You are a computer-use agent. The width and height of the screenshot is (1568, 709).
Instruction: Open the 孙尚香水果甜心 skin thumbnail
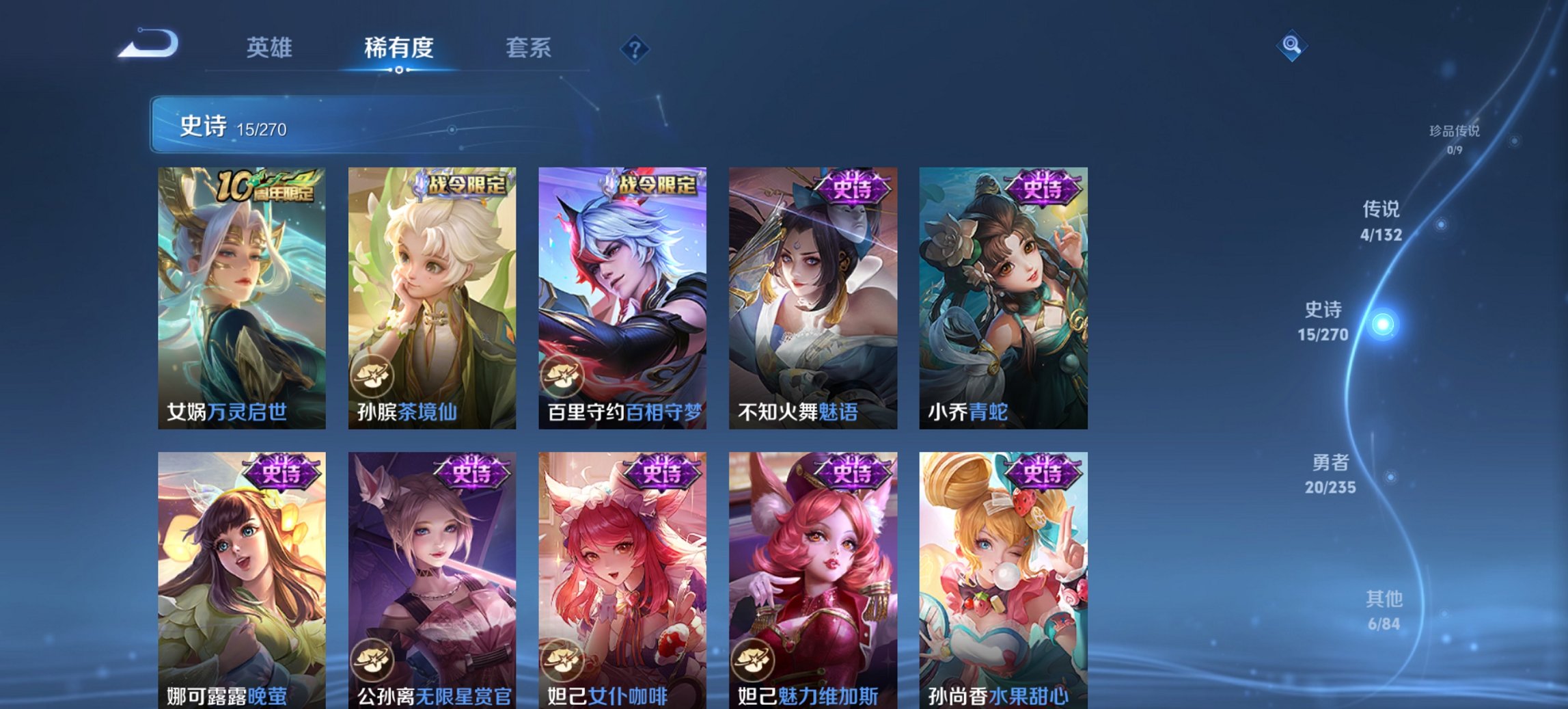[1002, 574]
